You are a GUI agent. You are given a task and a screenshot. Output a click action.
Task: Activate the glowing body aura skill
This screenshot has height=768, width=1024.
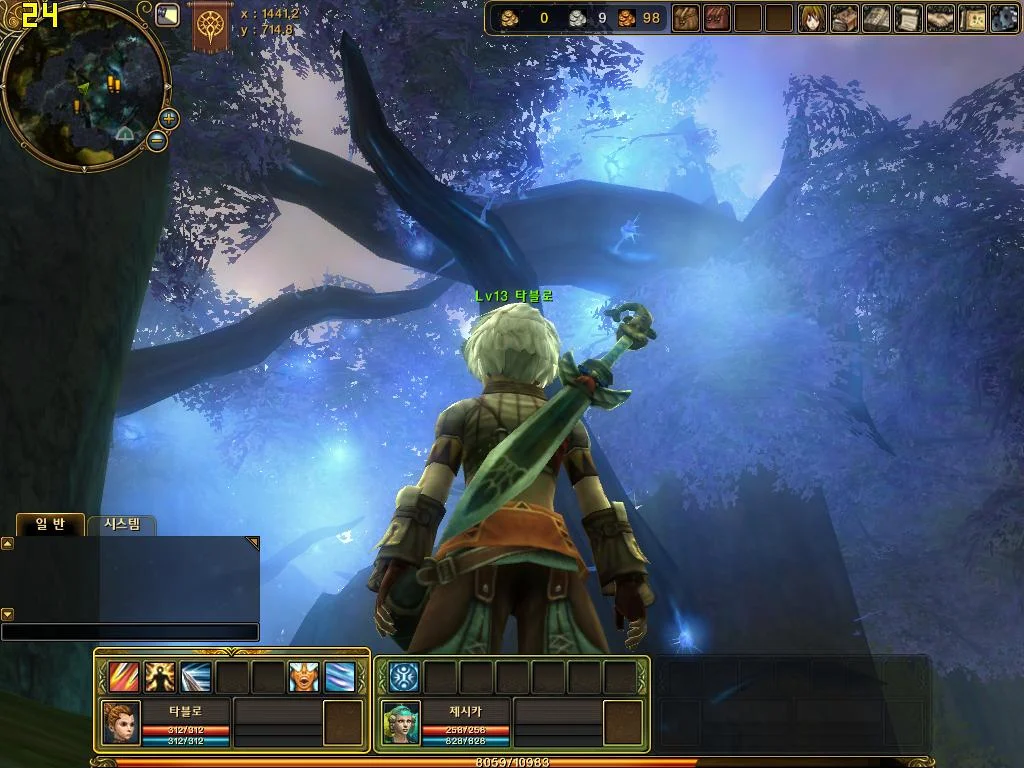160,677
